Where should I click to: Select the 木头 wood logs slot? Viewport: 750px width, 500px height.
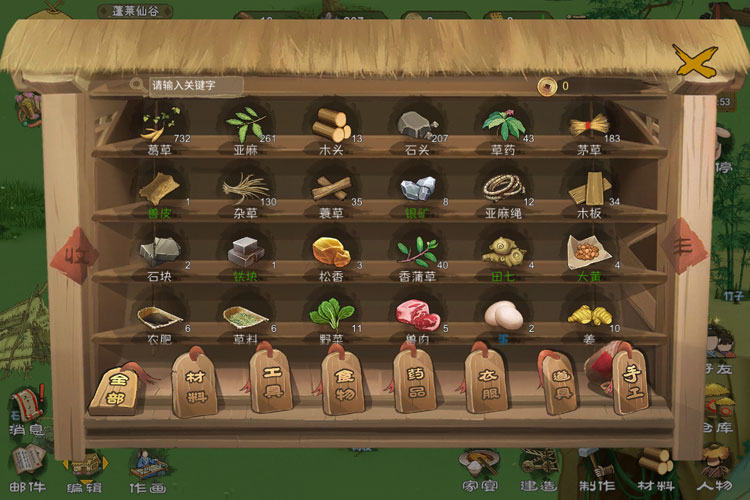[x=329, y=126]
